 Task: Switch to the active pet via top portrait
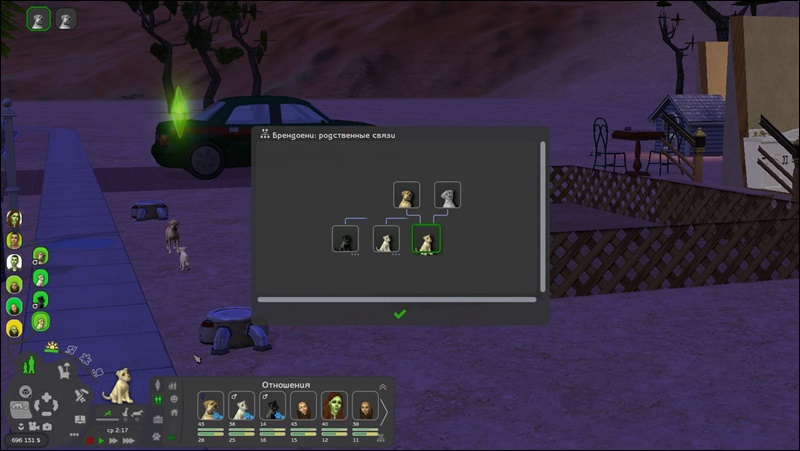click(x=39, y=18)
